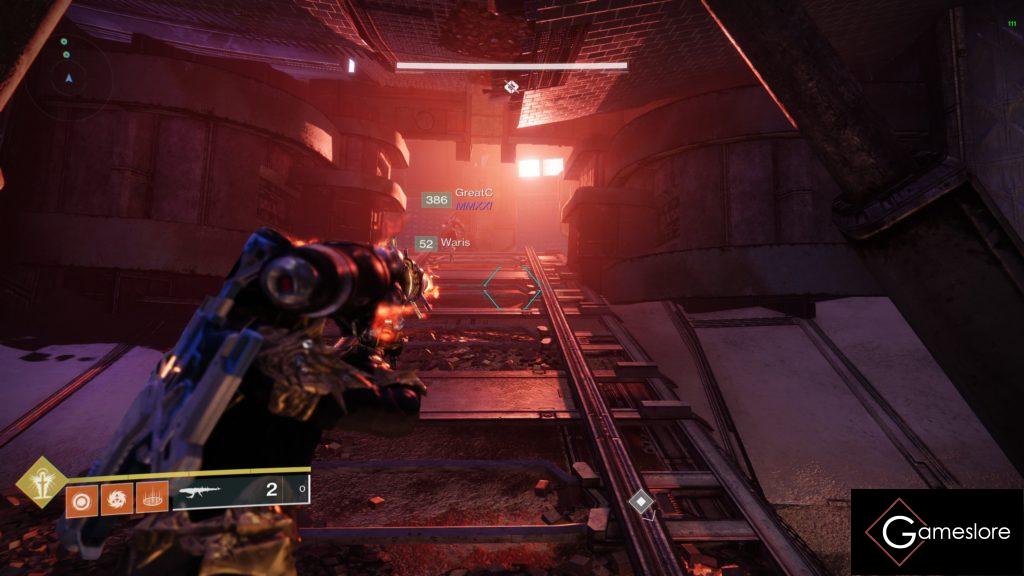Trigger the class ability rift icon
The width and height of the screenshot is (1024, 576).
pyautogui.click(x=152, y=497)
